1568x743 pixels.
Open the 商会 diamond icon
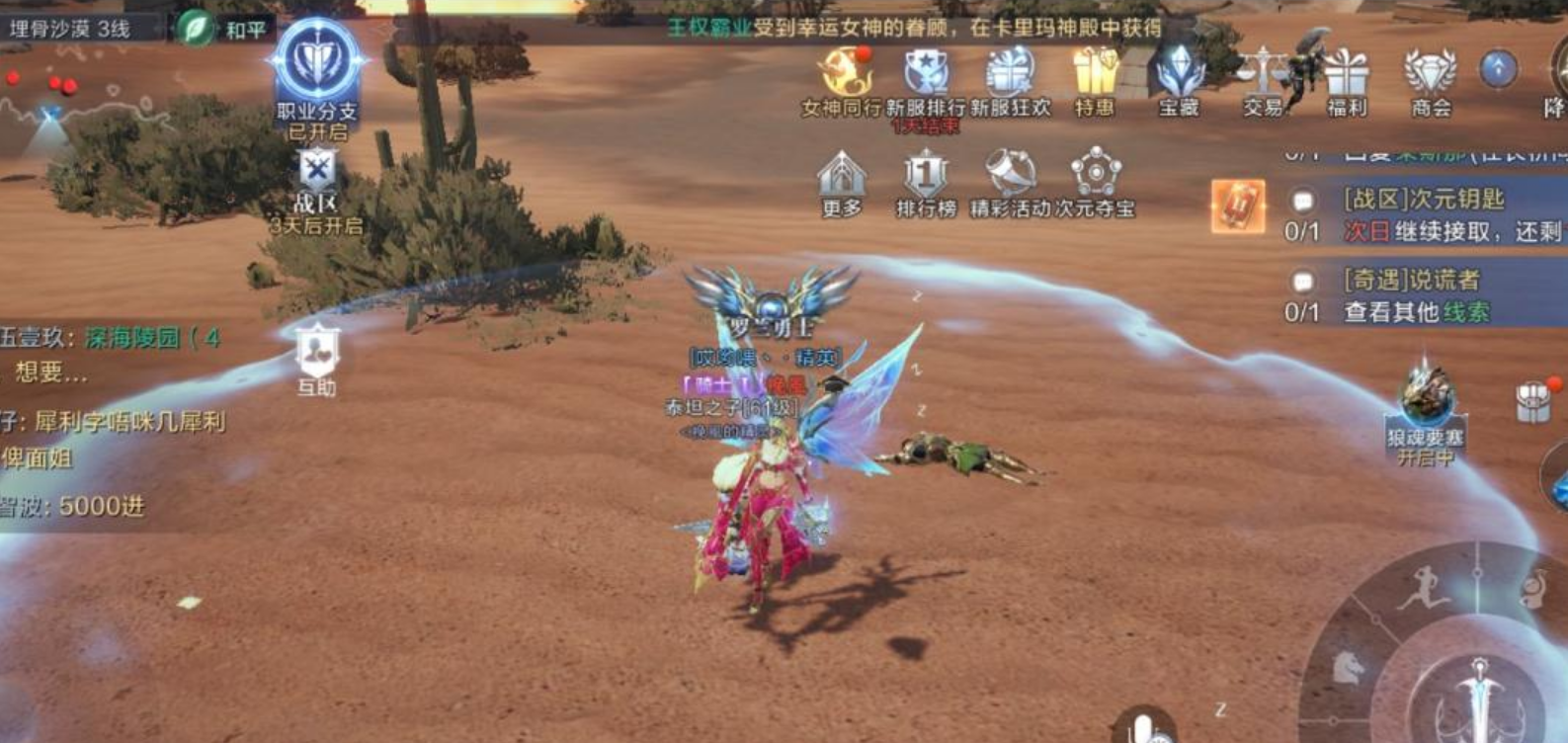1430,73
